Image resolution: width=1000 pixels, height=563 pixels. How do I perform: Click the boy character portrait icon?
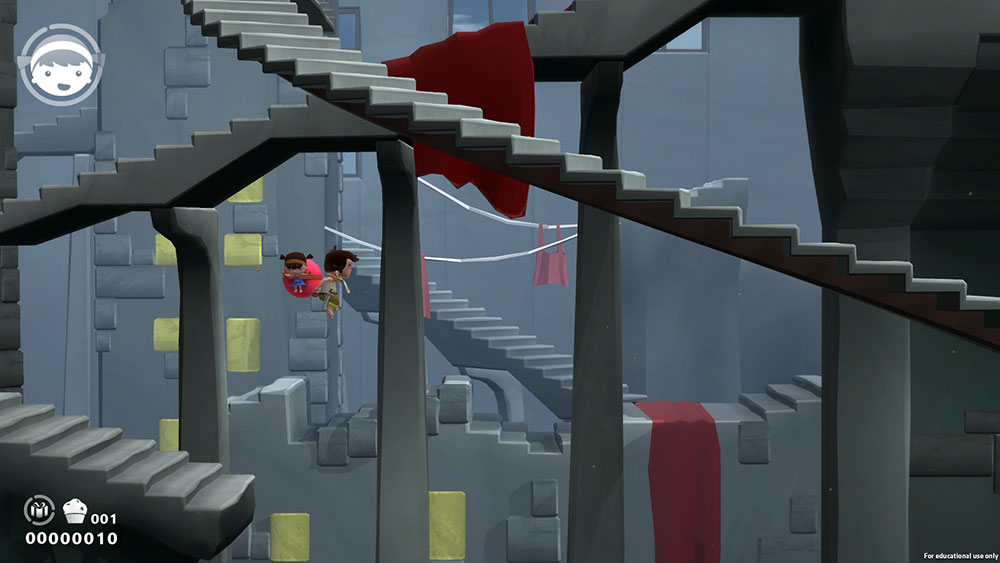tap(58, 64)
